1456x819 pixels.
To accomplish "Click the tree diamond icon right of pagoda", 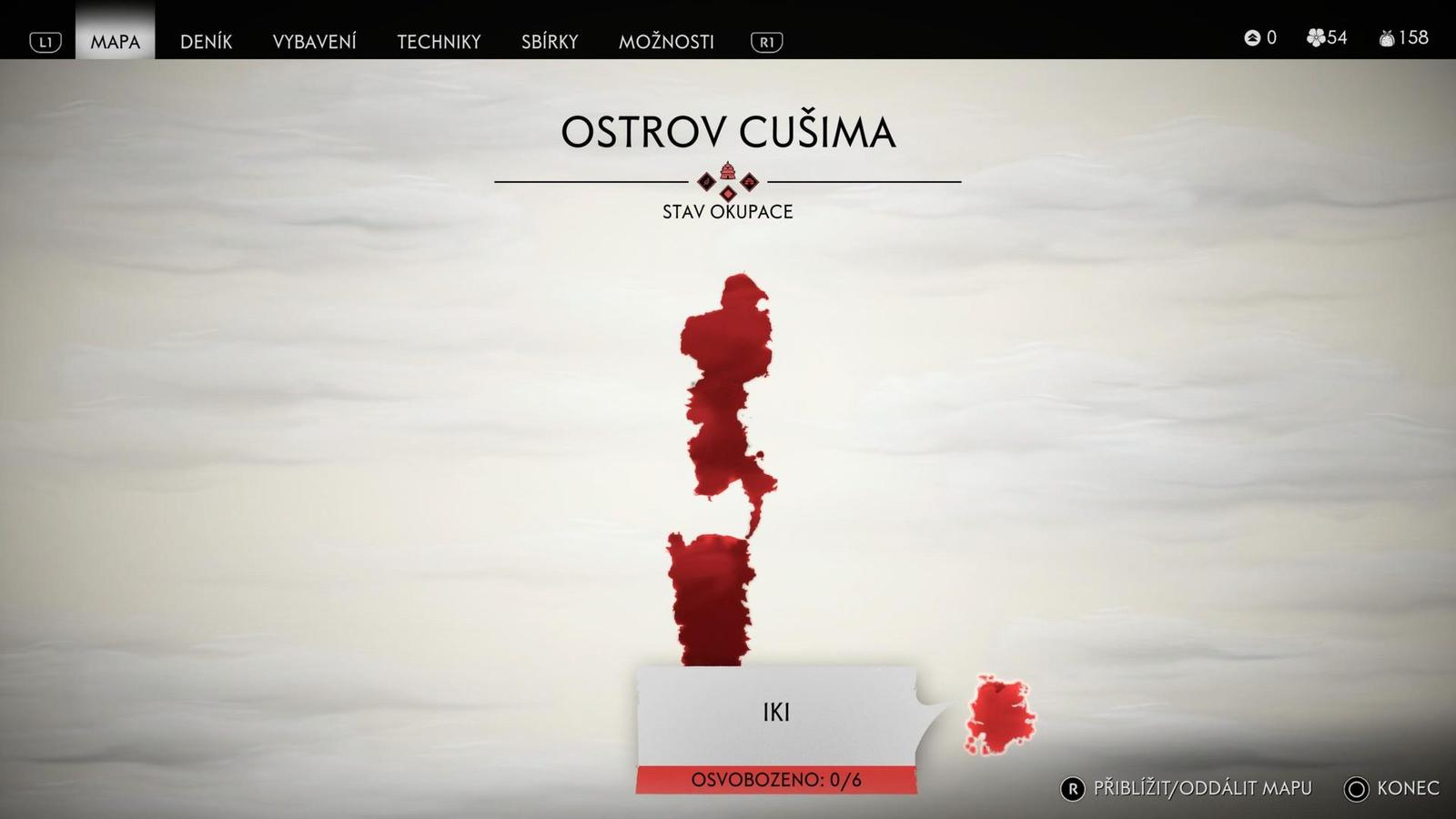I will pos(749,182).
